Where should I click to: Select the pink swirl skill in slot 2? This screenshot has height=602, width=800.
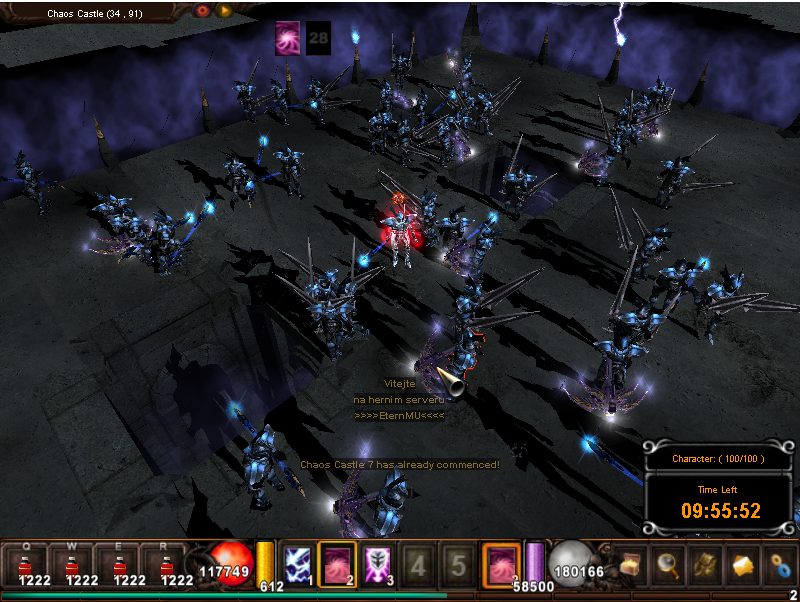click(337, 562)
